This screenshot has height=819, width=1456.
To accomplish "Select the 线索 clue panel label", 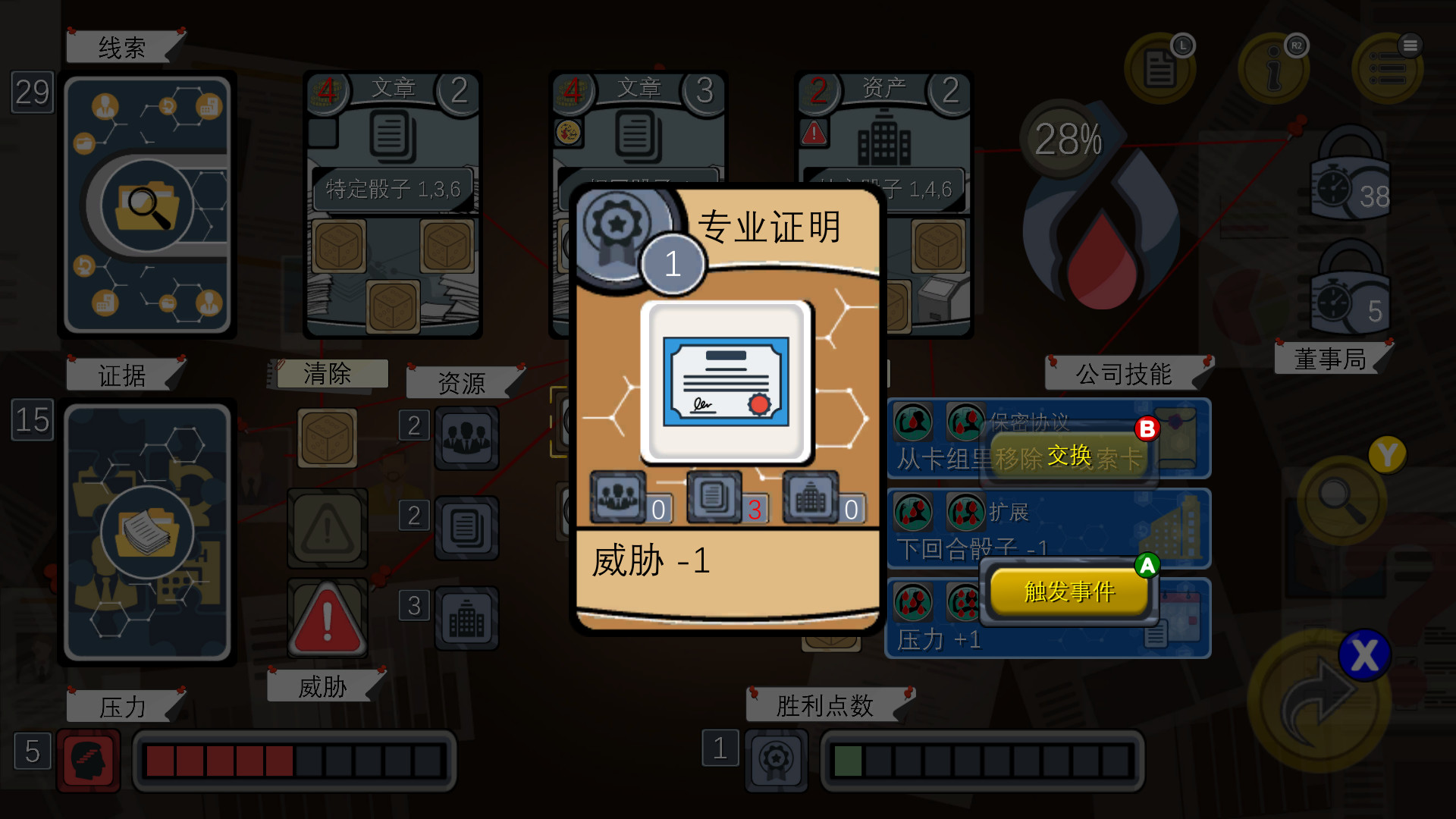I will coord(124,45).
